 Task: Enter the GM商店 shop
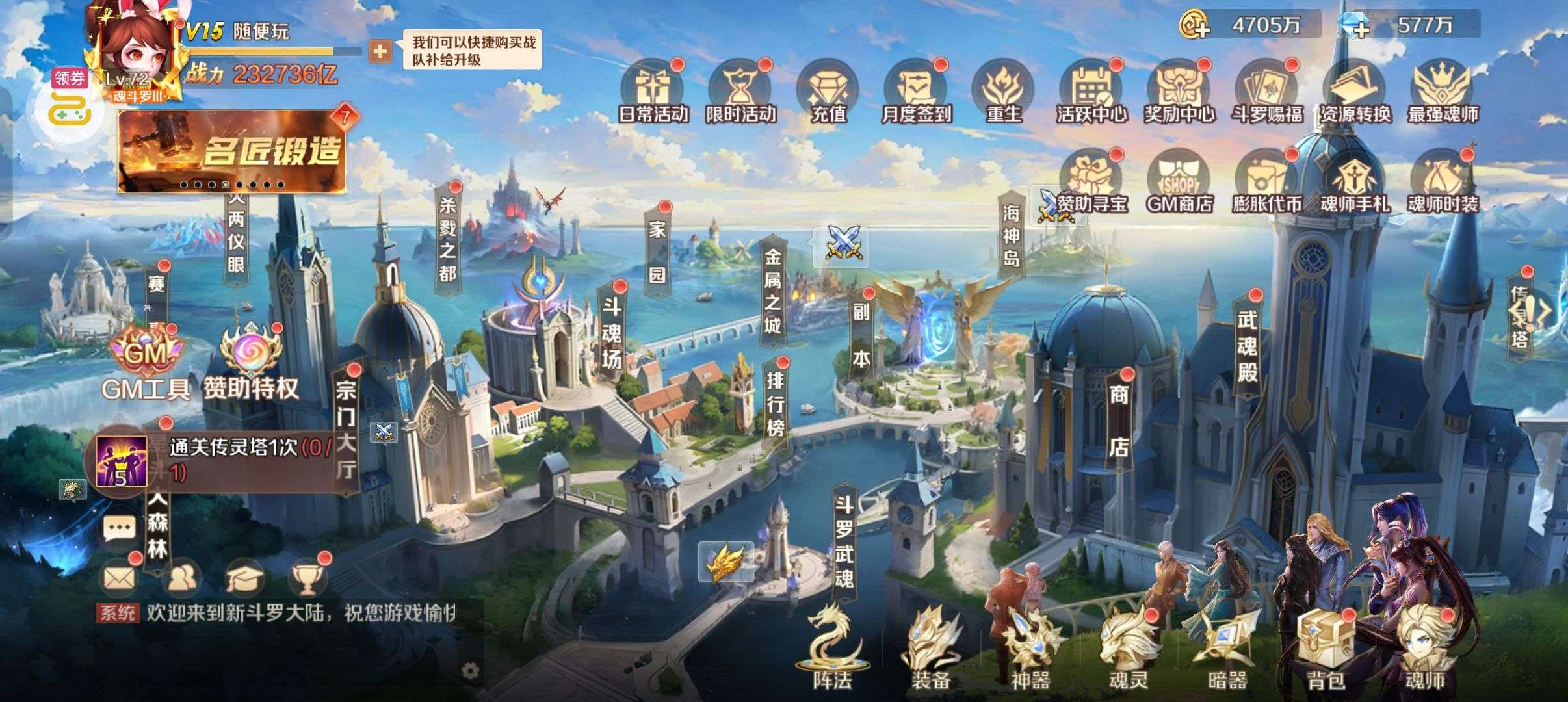click(1179, 183)
